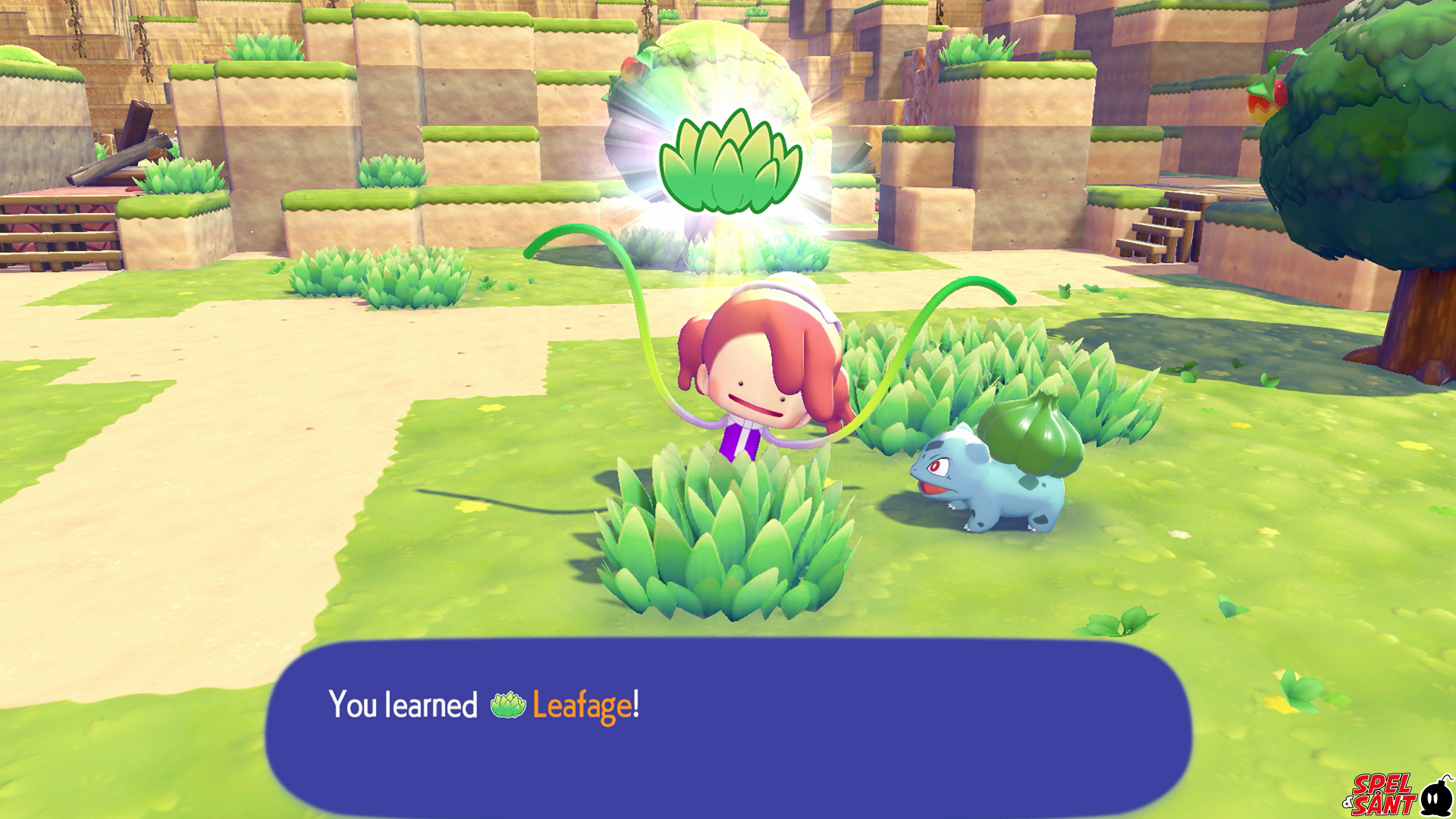Advance the "You learned Leafage!" dialogue box

pos(728,728)
